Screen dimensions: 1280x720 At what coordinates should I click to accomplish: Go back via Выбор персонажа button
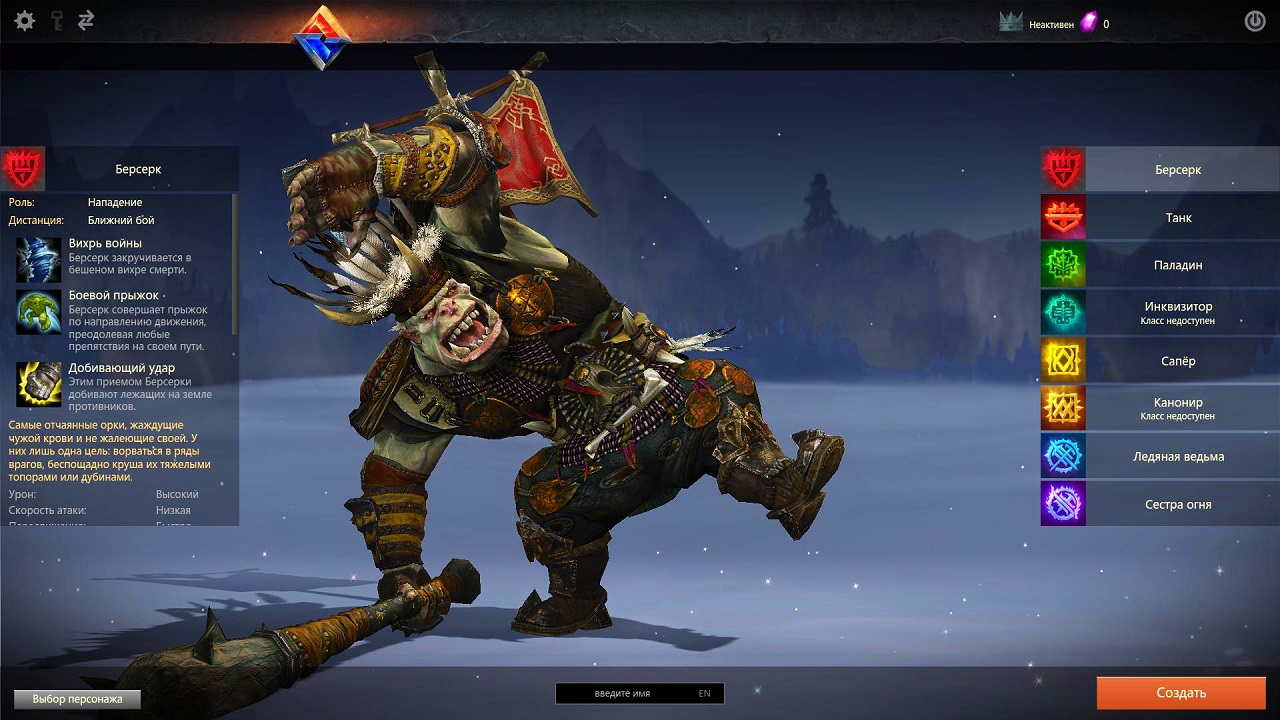click(x=77, y=699)
